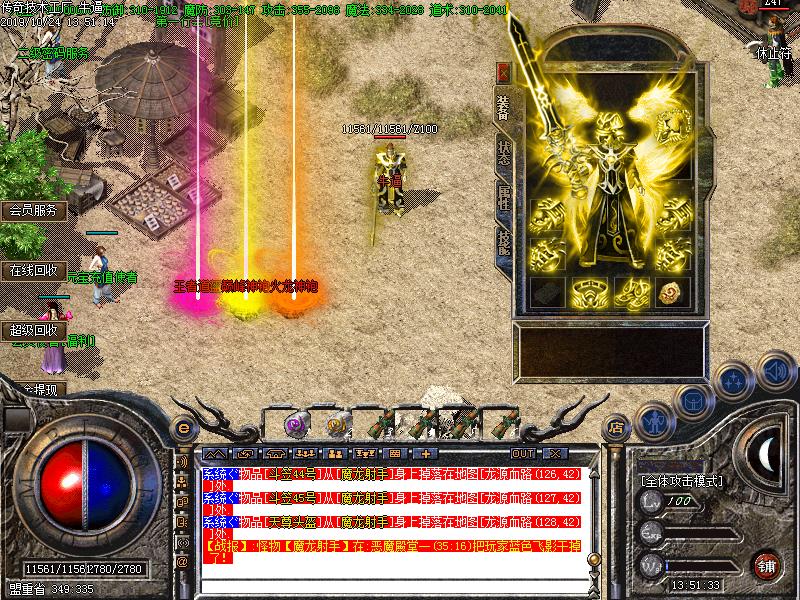Click the red gem charm slot
This screenshot has height=600, width=800.
coord(670,292)
